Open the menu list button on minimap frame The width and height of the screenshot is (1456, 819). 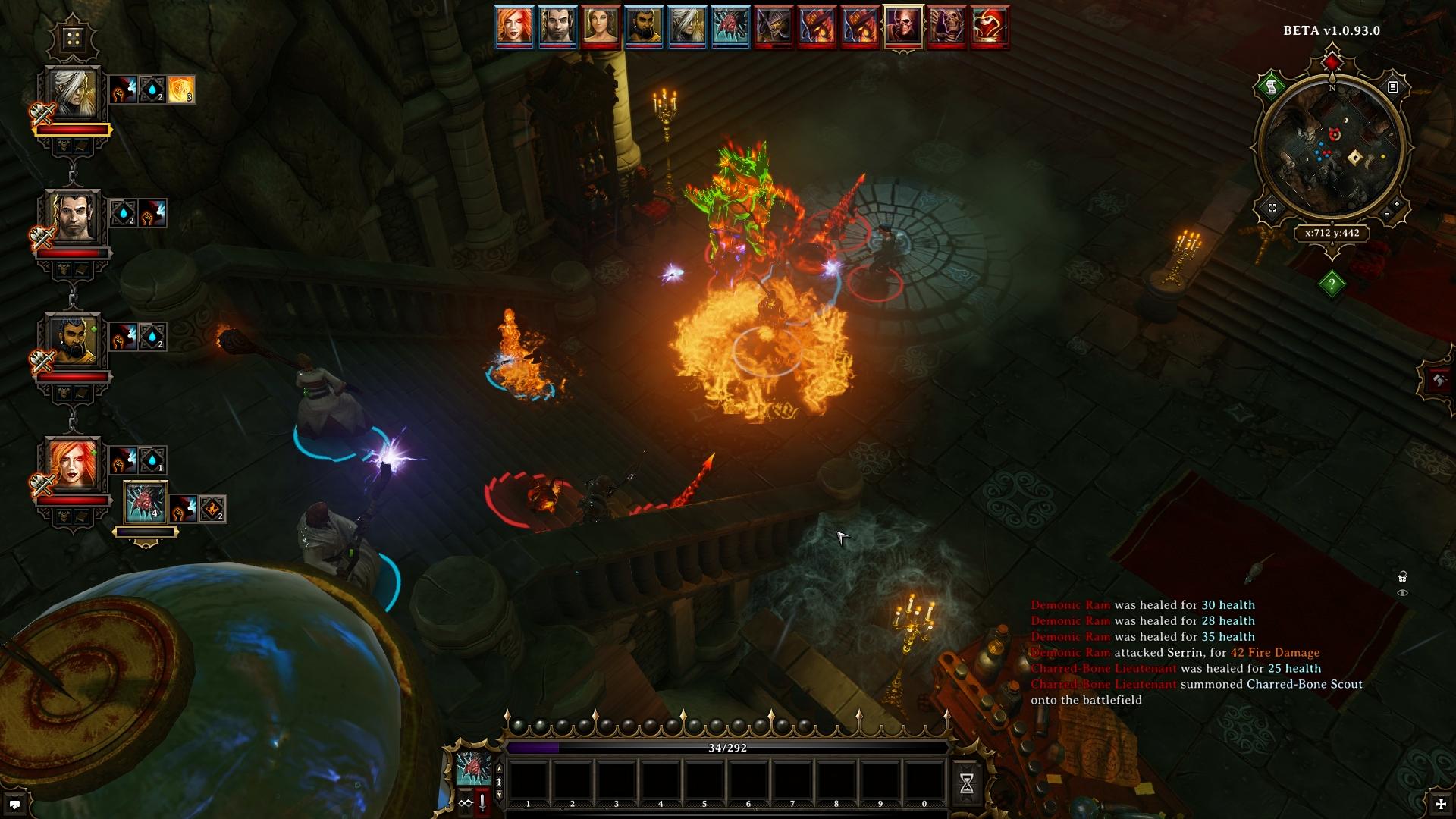coord(1393,87)
